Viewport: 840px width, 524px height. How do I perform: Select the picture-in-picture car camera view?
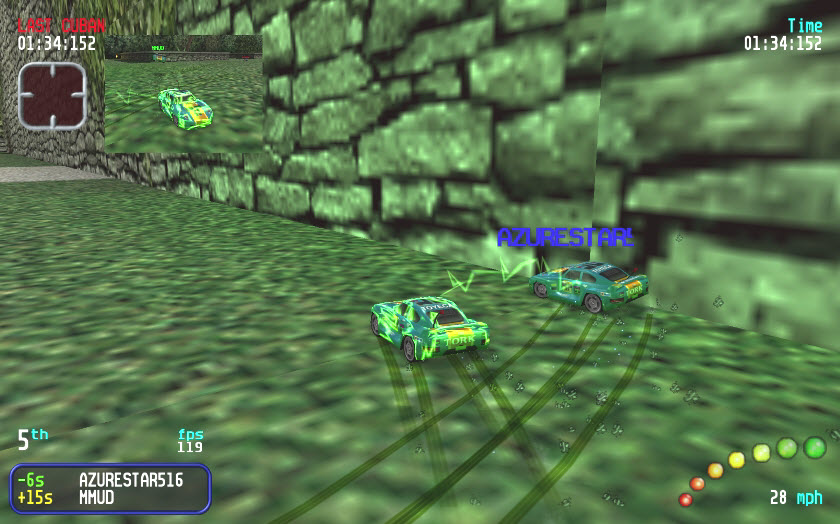(x=183, y=94)
